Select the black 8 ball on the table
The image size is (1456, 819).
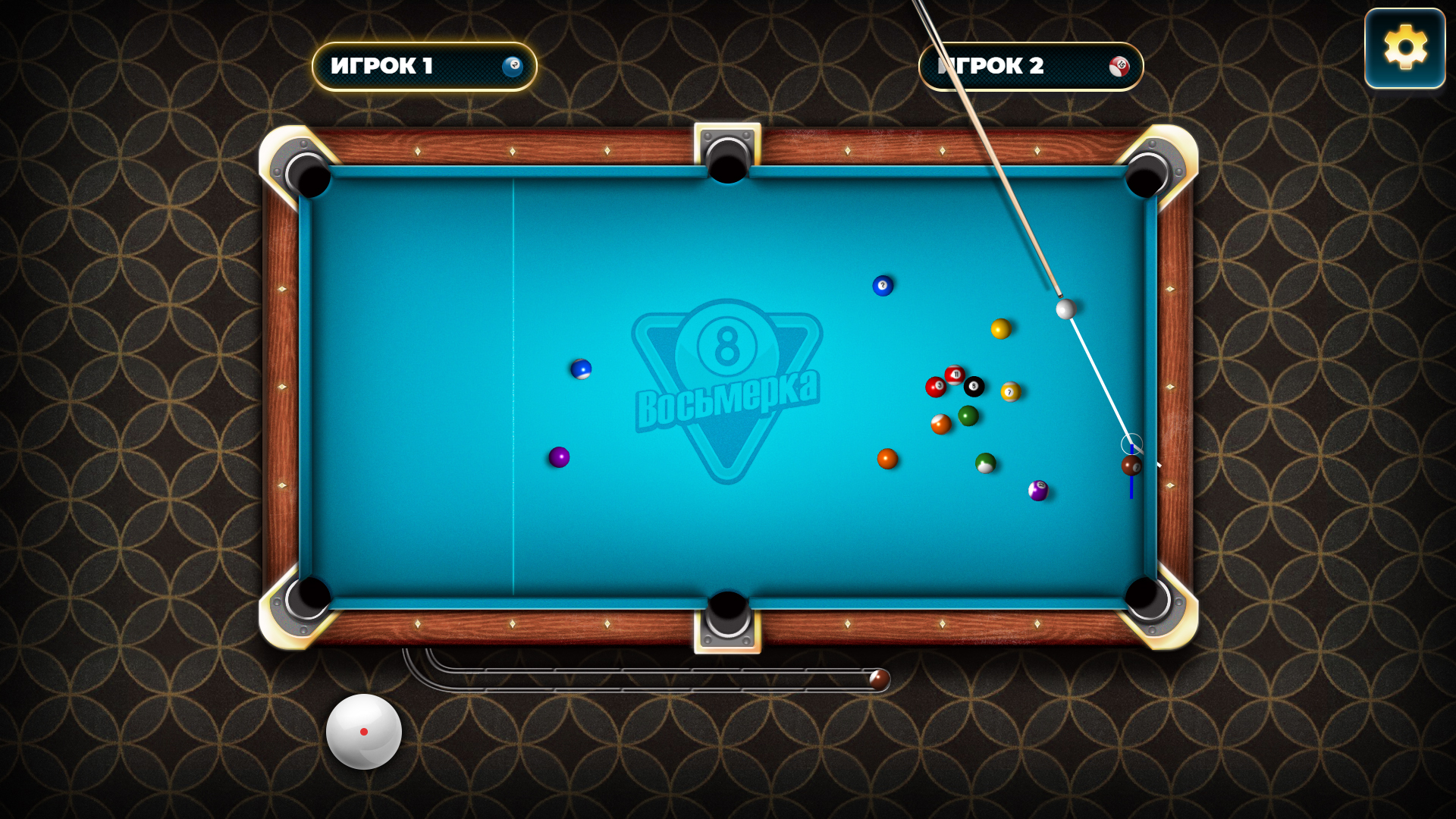(x=974, y=386)
